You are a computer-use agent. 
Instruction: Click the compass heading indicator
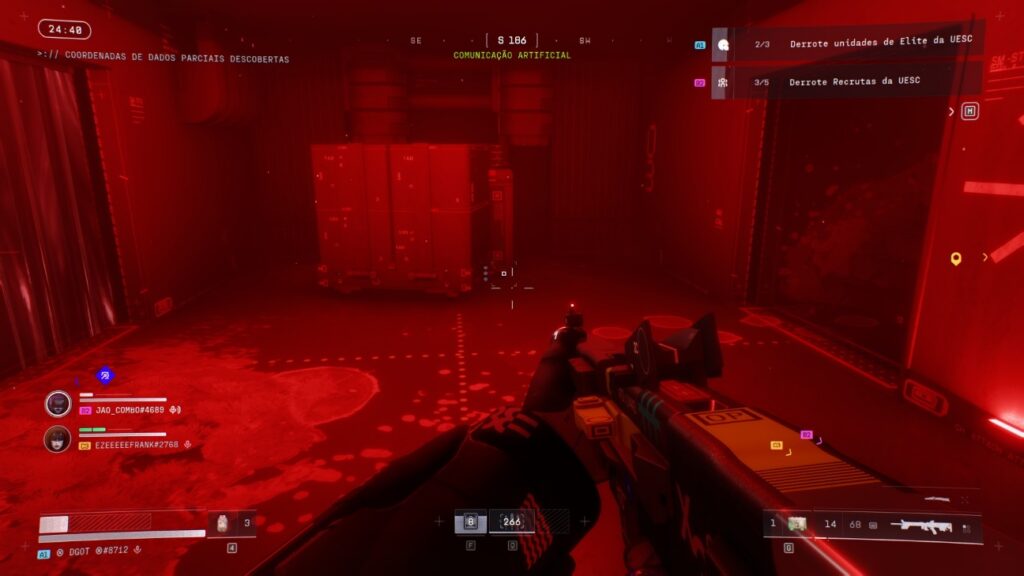click(511, 41)
